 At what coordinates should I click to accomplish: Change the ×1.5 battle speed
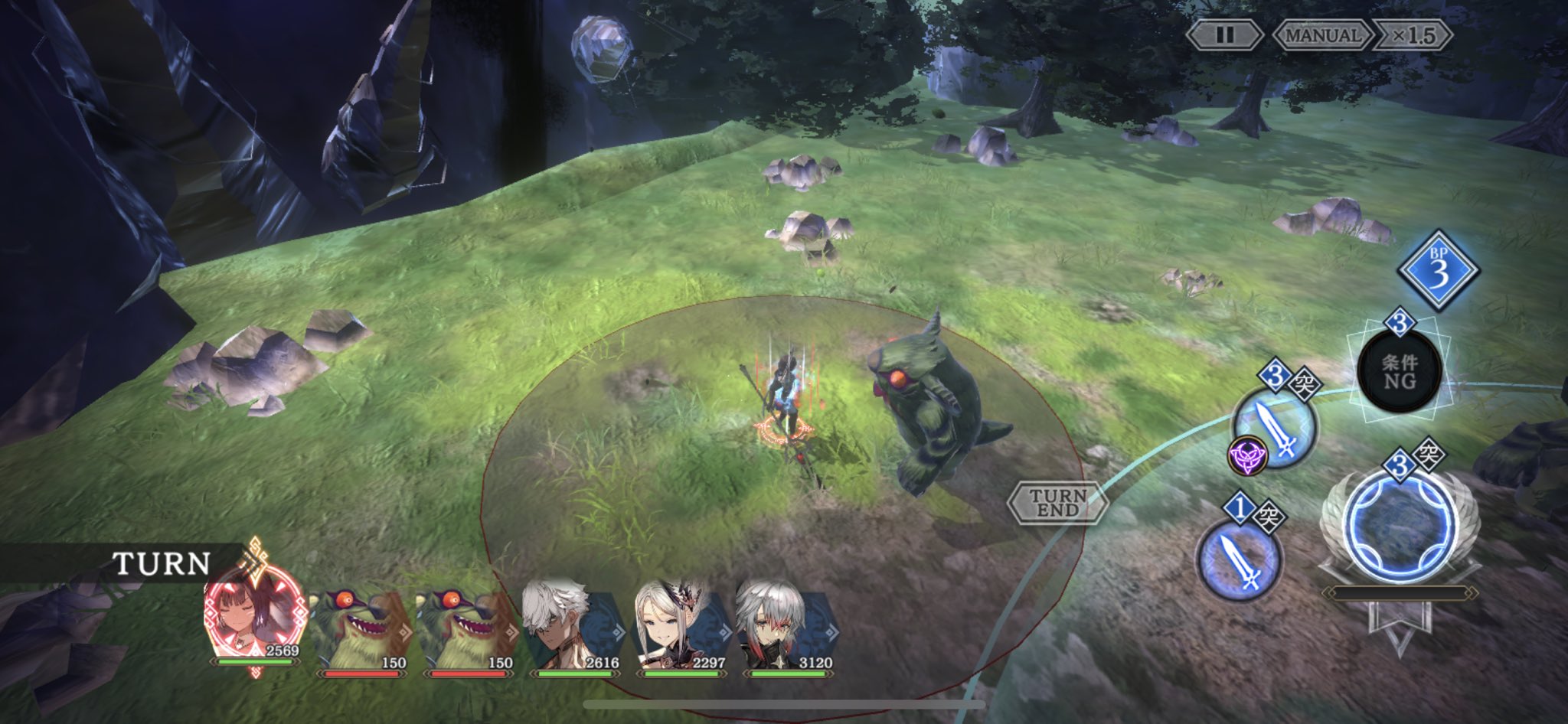point(1413,35)
